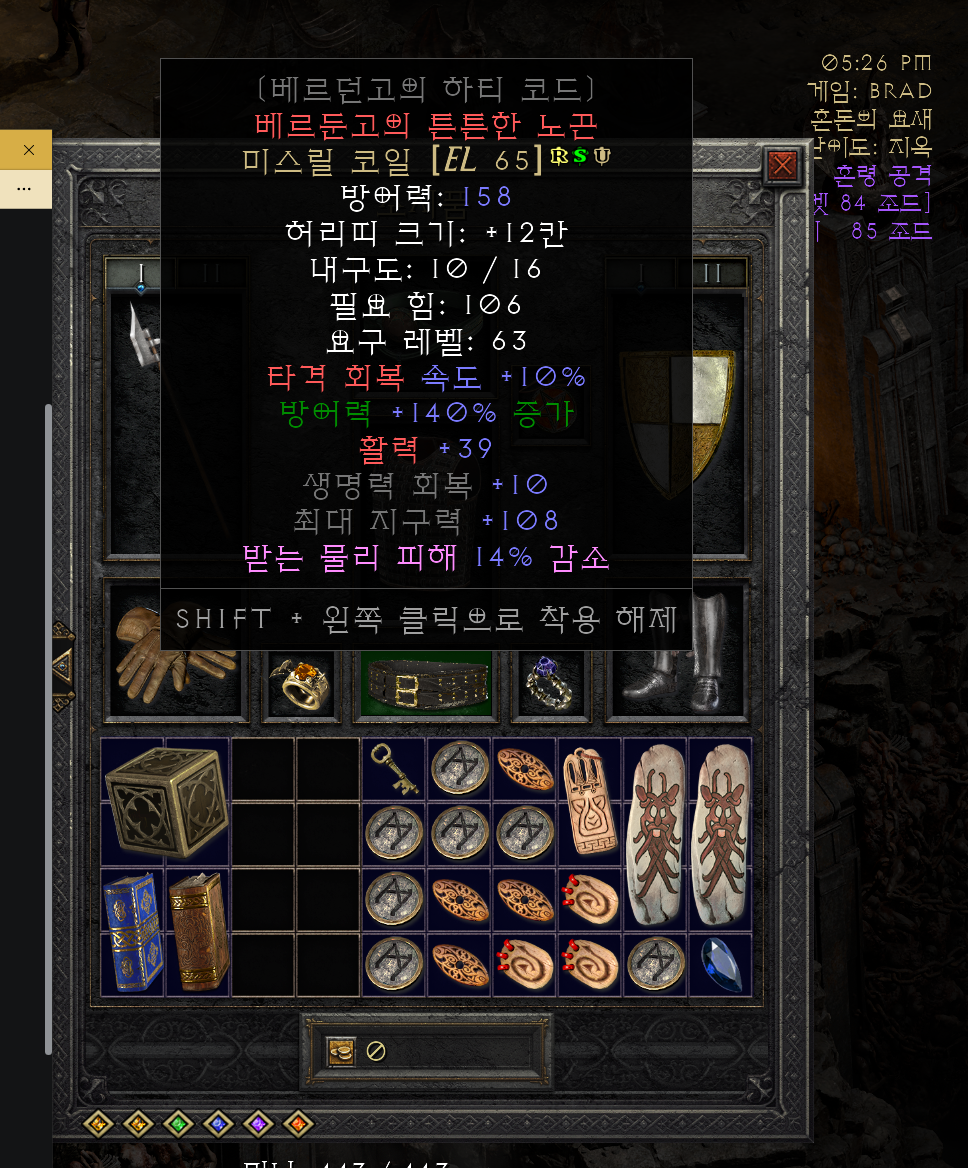Select the brown tome in inventory
968x1168 pixels.
(198, 931)
